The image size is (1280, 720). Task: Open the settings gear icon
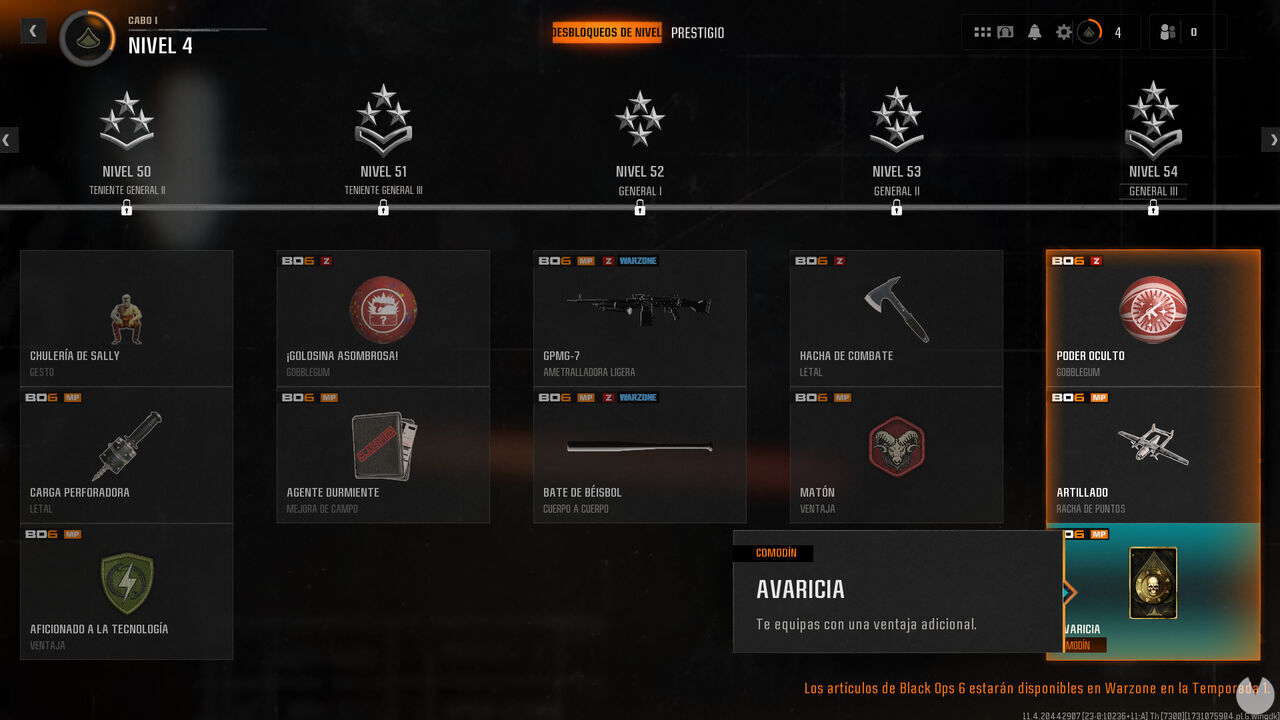pyautogui.click(x=1065, y=31)
